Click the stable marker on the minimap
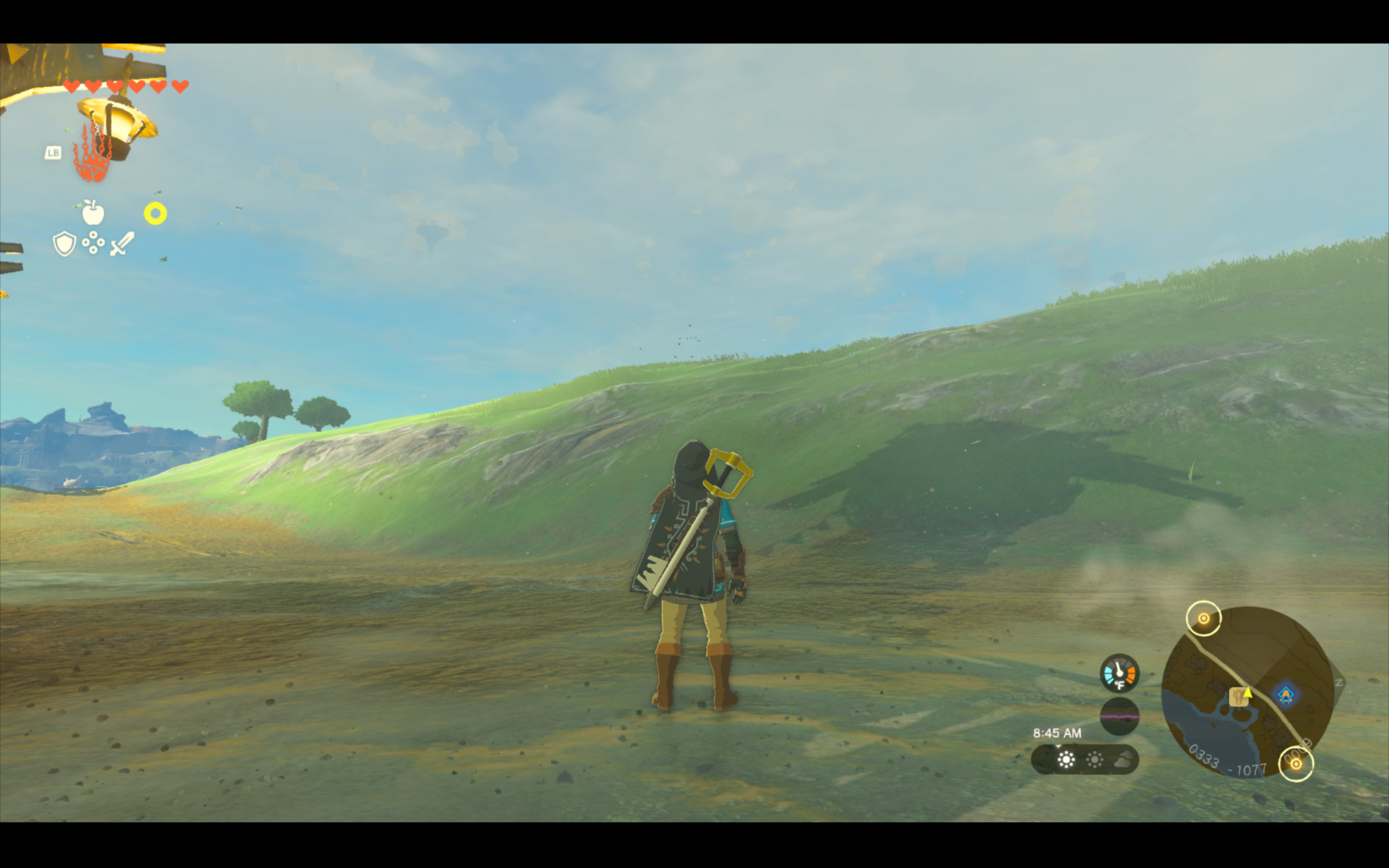1389x868 pixels. pyautogui.click(x=1238, y=697)
